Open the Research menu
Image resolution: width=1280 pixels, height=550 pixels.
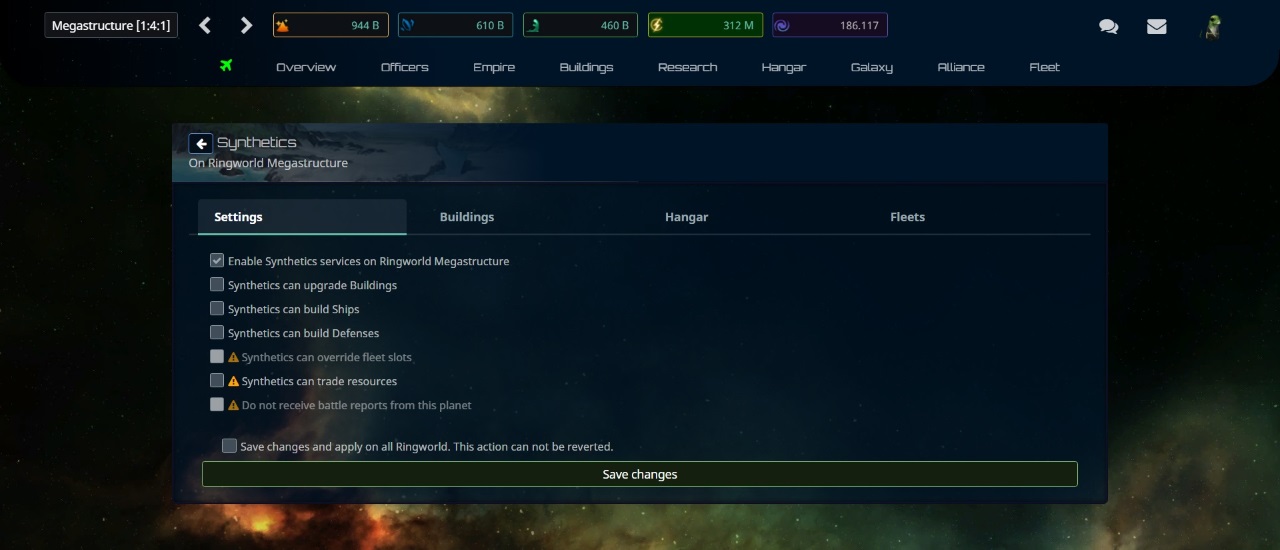pos(687,67)
